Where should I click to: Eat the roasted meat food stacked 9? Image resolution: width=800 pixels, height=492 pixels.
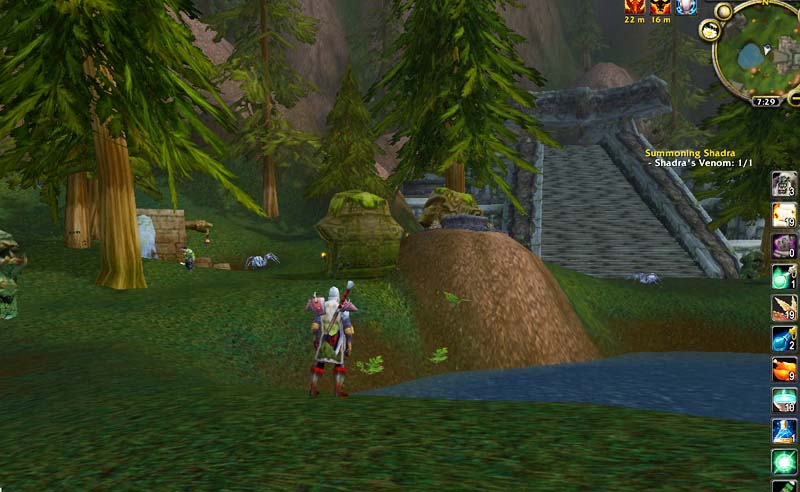(784, 369)
